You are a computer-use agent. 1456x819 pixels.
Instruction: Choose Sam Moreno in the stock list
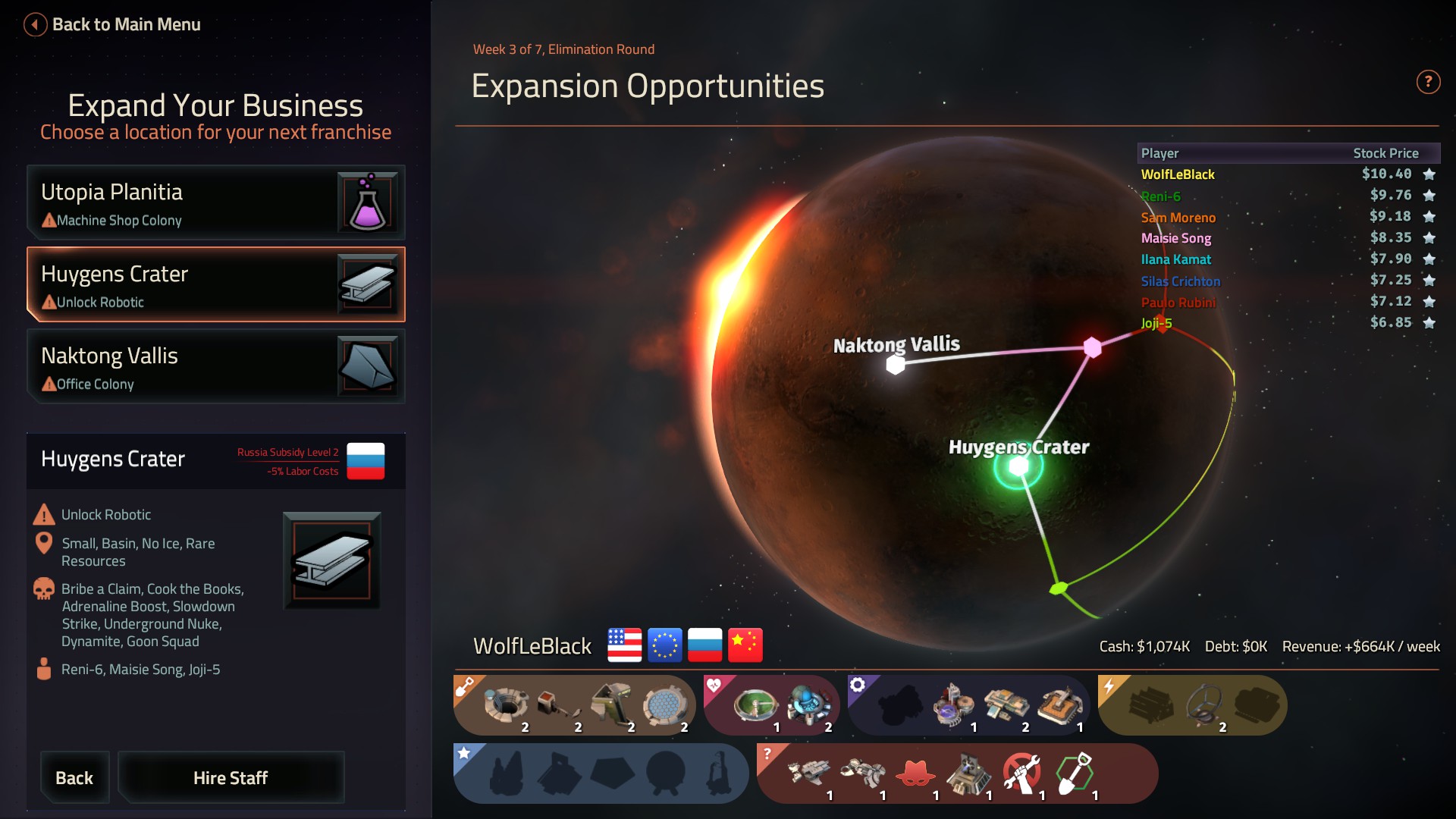1178,218
